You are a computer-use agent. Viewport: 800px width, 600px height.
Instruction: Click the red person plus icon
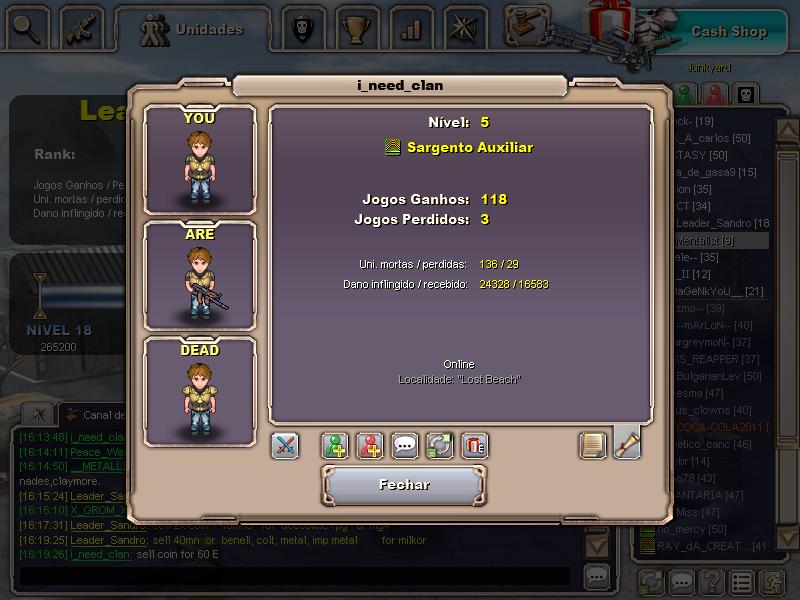click(x=371, y=446)
